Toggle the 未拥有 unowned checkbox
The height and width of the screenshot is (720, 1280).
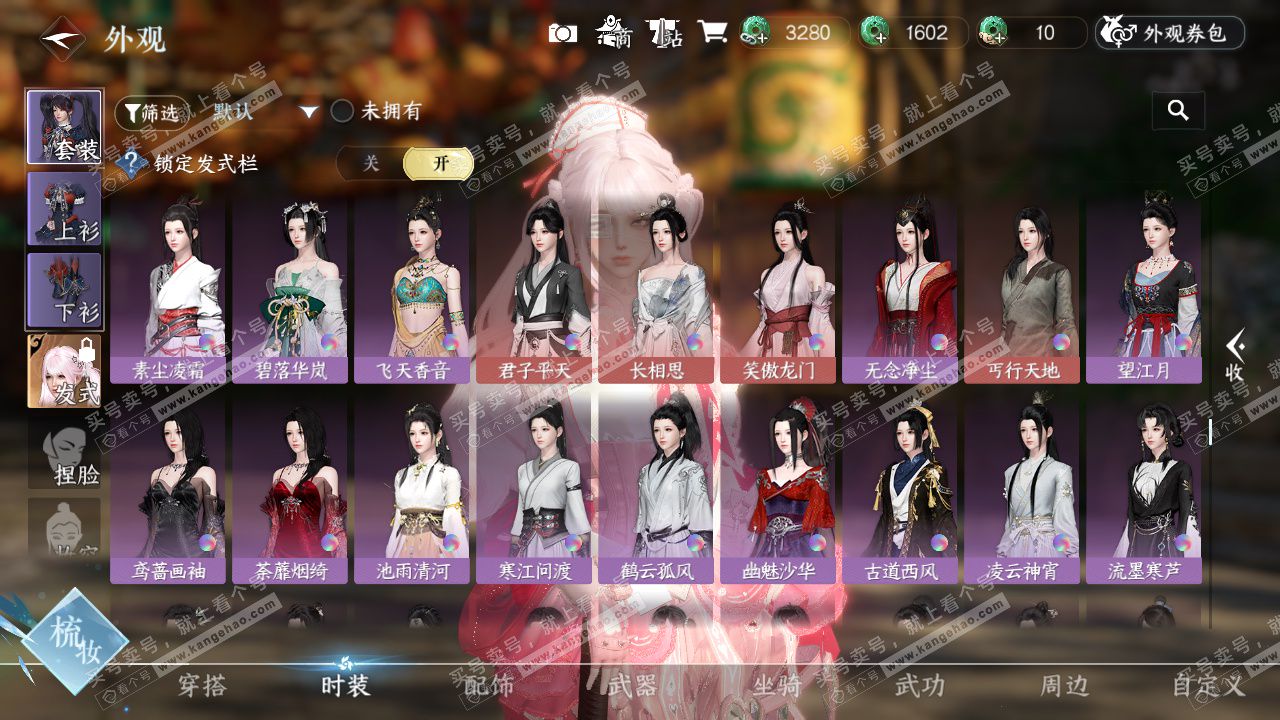click(x=343, y=111)
